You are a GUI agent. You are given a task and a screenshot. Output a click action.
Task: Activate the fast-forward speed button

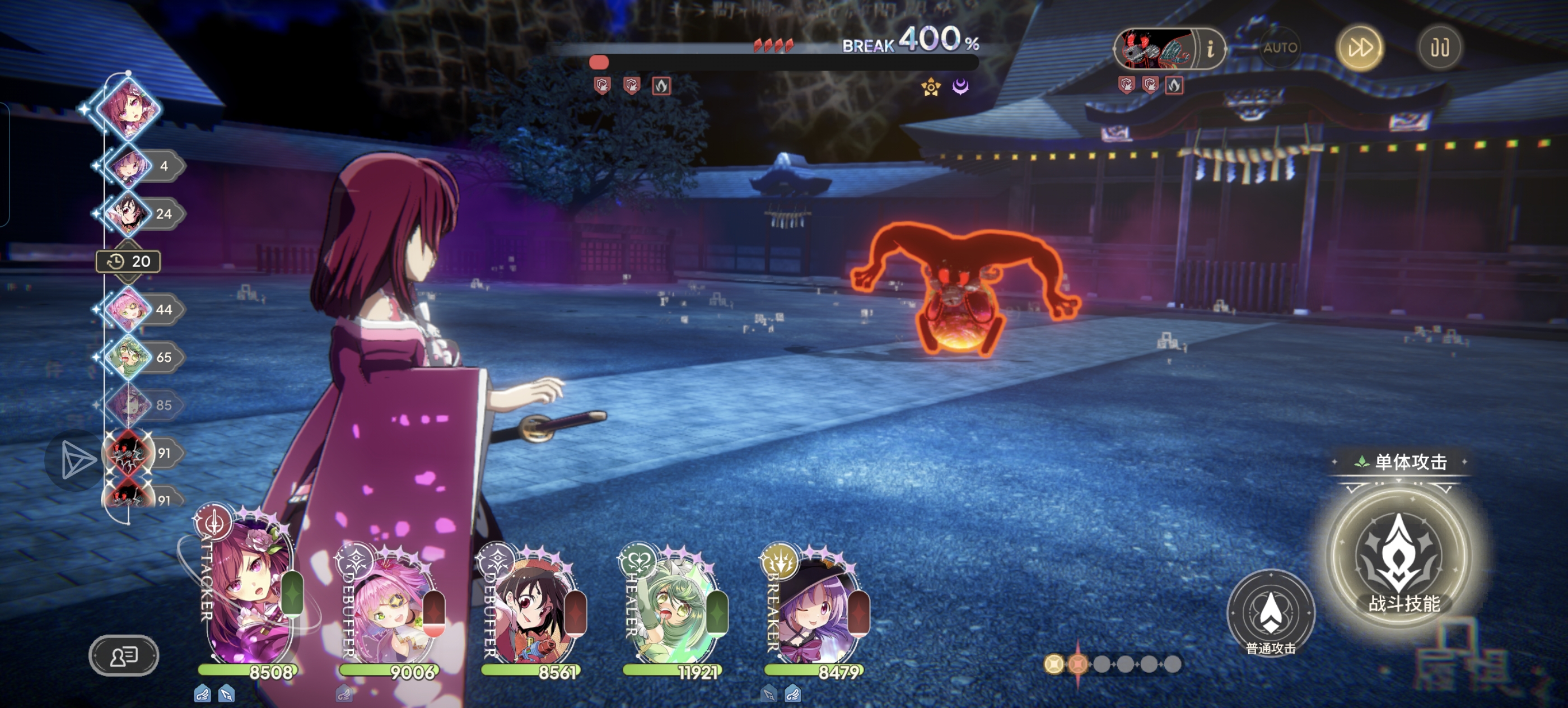[1359, 48]
